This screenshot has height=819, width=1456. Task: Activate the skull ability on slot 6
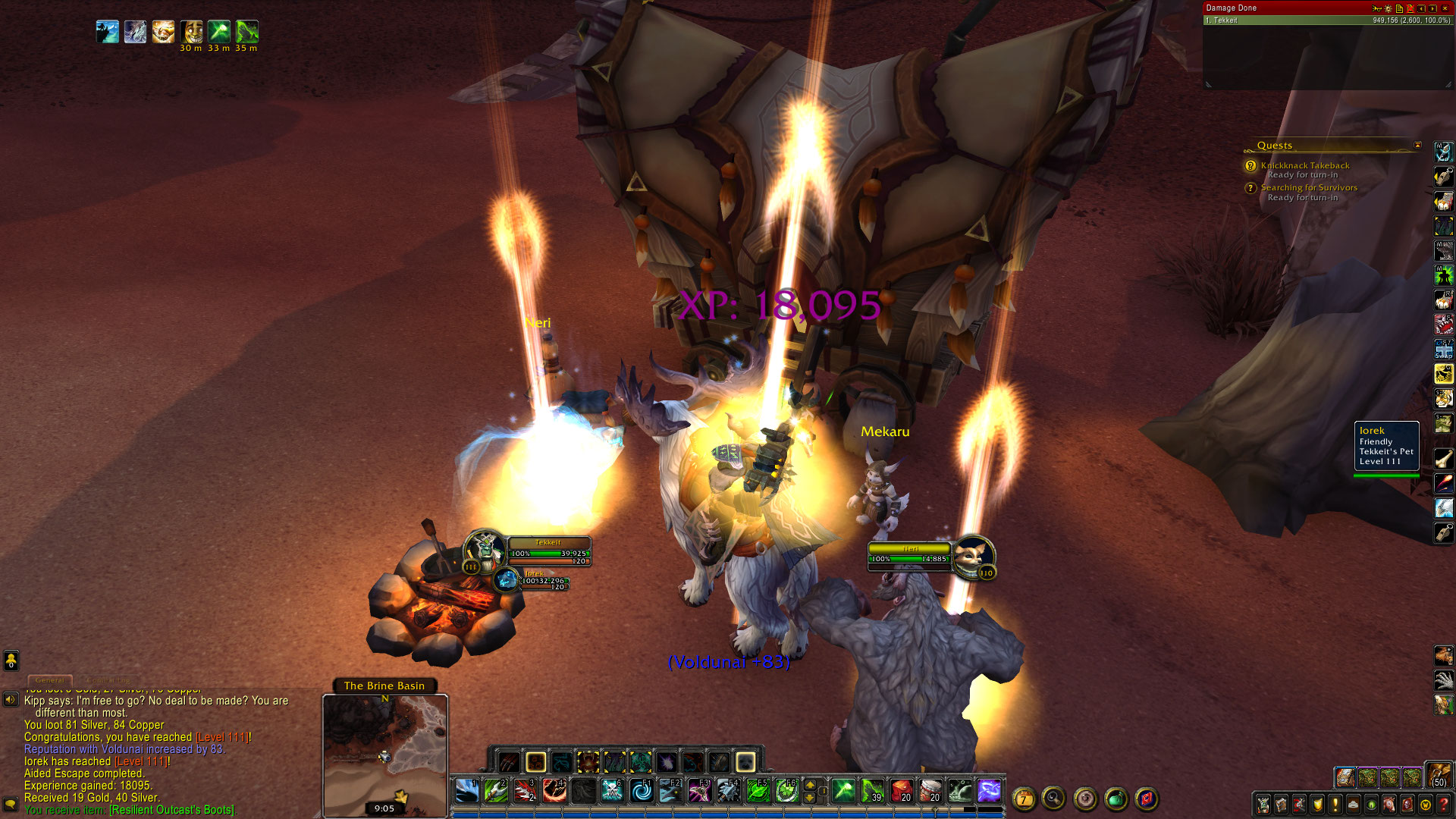pyautogui.click(x=612, y=791)
